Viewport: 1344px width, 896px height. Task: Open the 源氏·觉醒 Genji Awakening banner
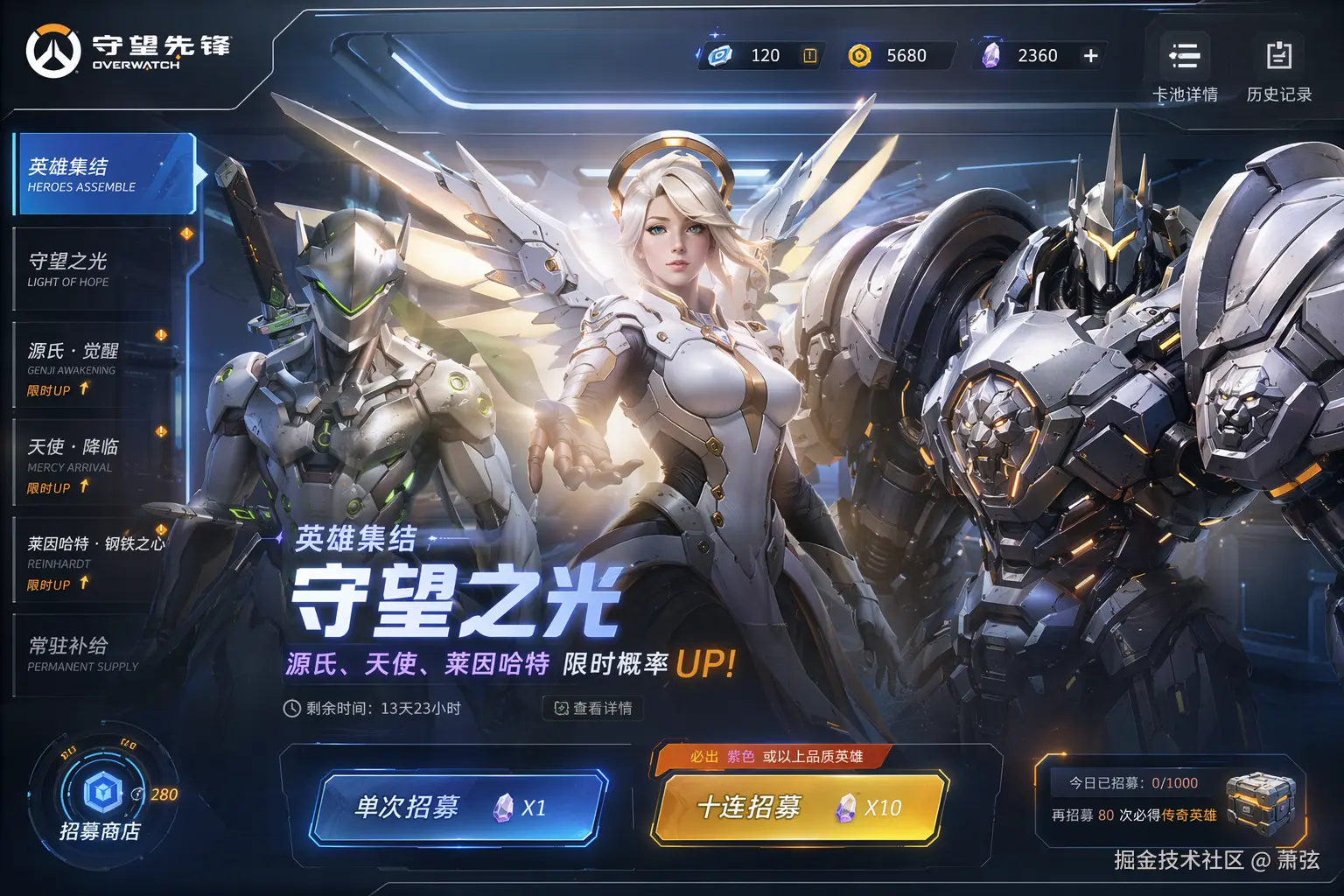pos(96,360)
